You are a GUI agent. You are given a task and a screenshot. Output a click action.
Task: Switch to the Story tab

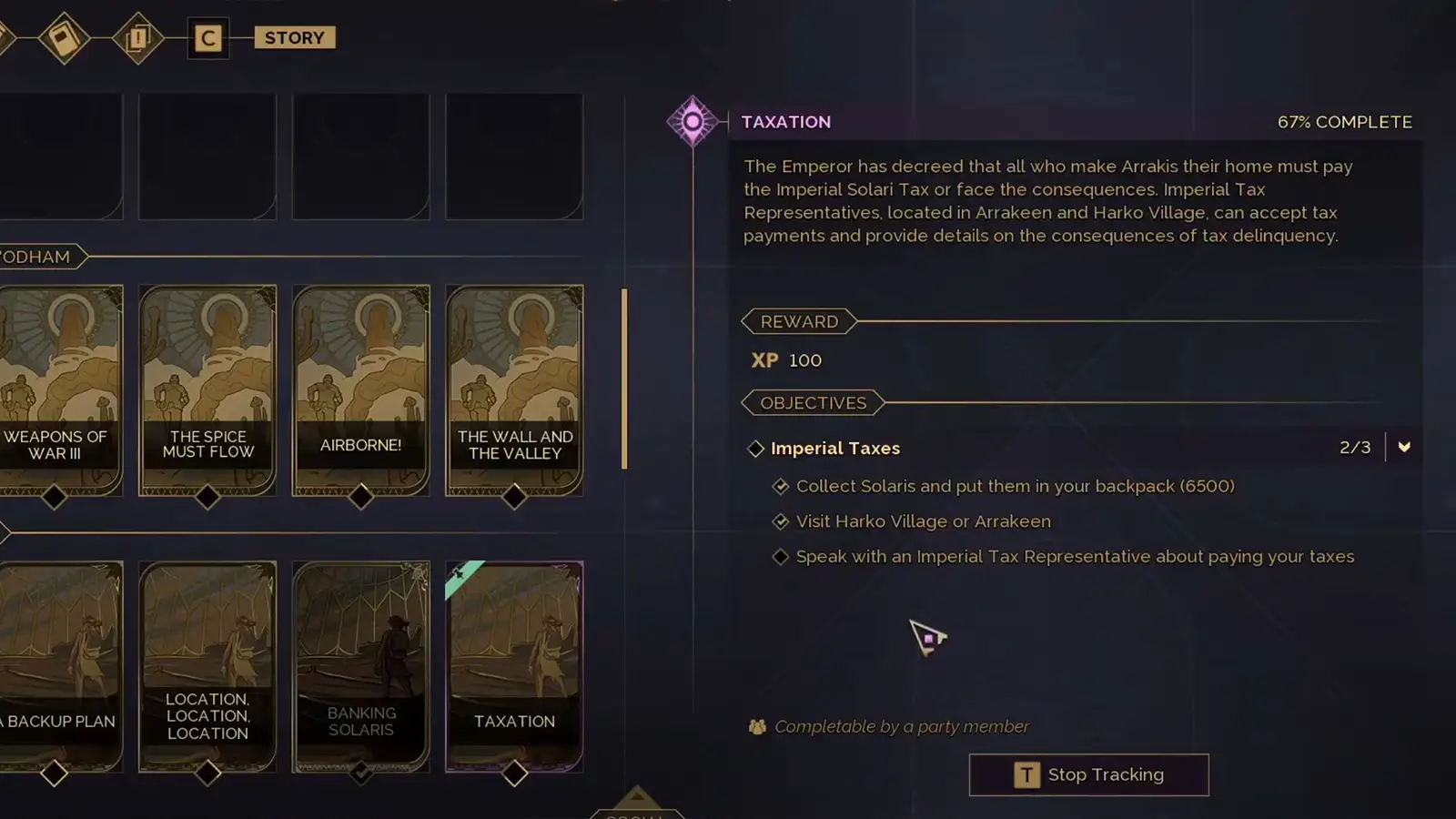click(x=293, y=37)
